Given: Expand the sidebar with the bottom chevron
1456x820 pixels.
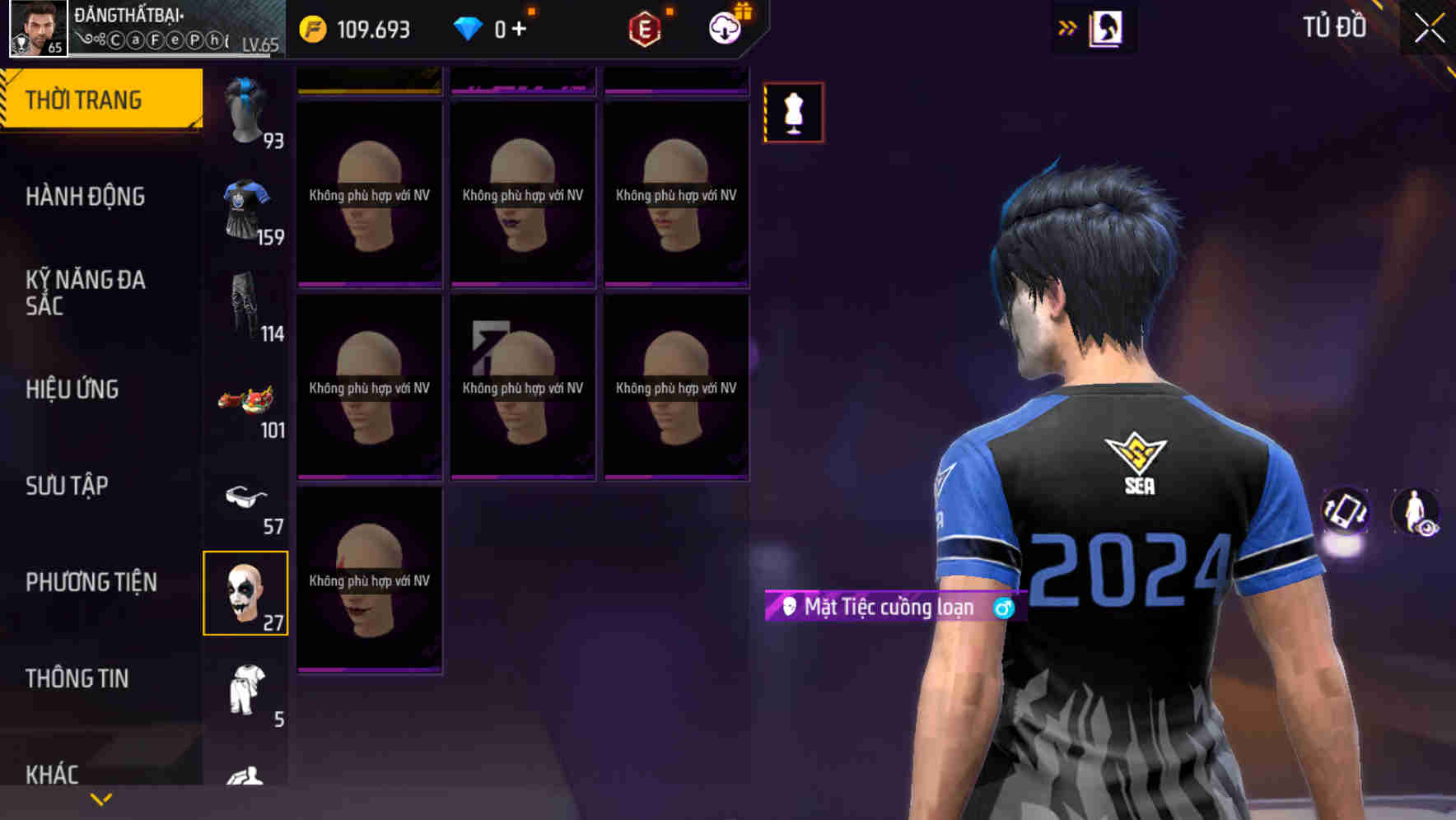Looking at the screenshot, I should [100, 799].
